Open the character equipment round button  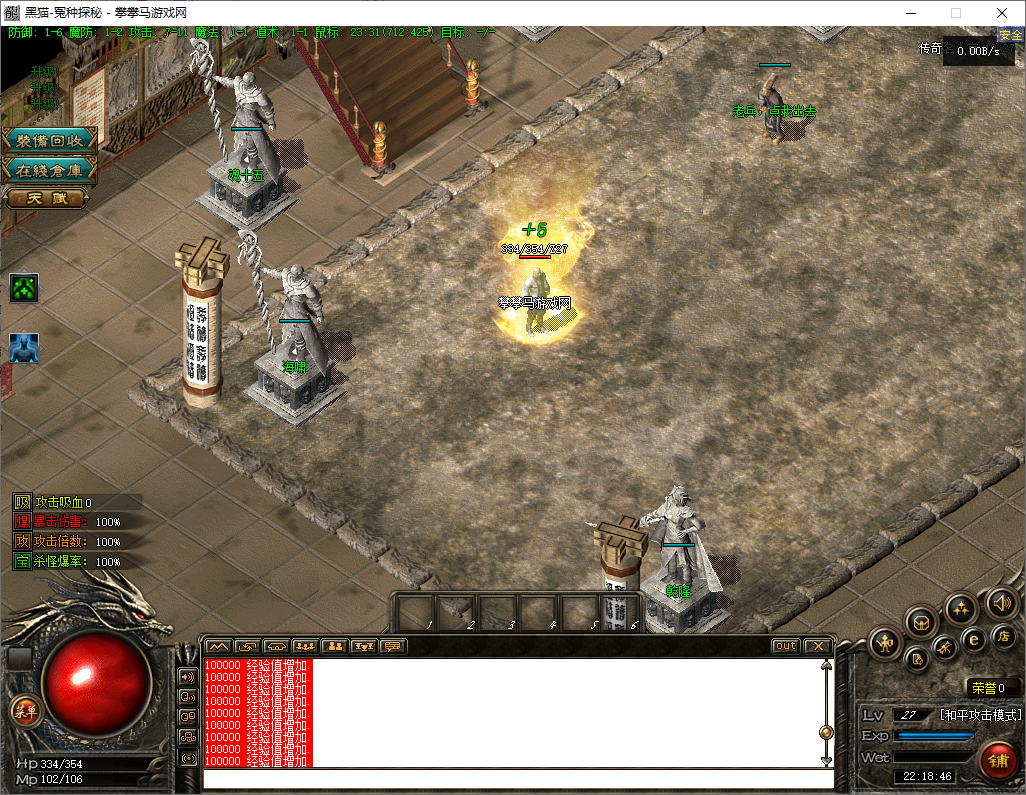point(886,643)
